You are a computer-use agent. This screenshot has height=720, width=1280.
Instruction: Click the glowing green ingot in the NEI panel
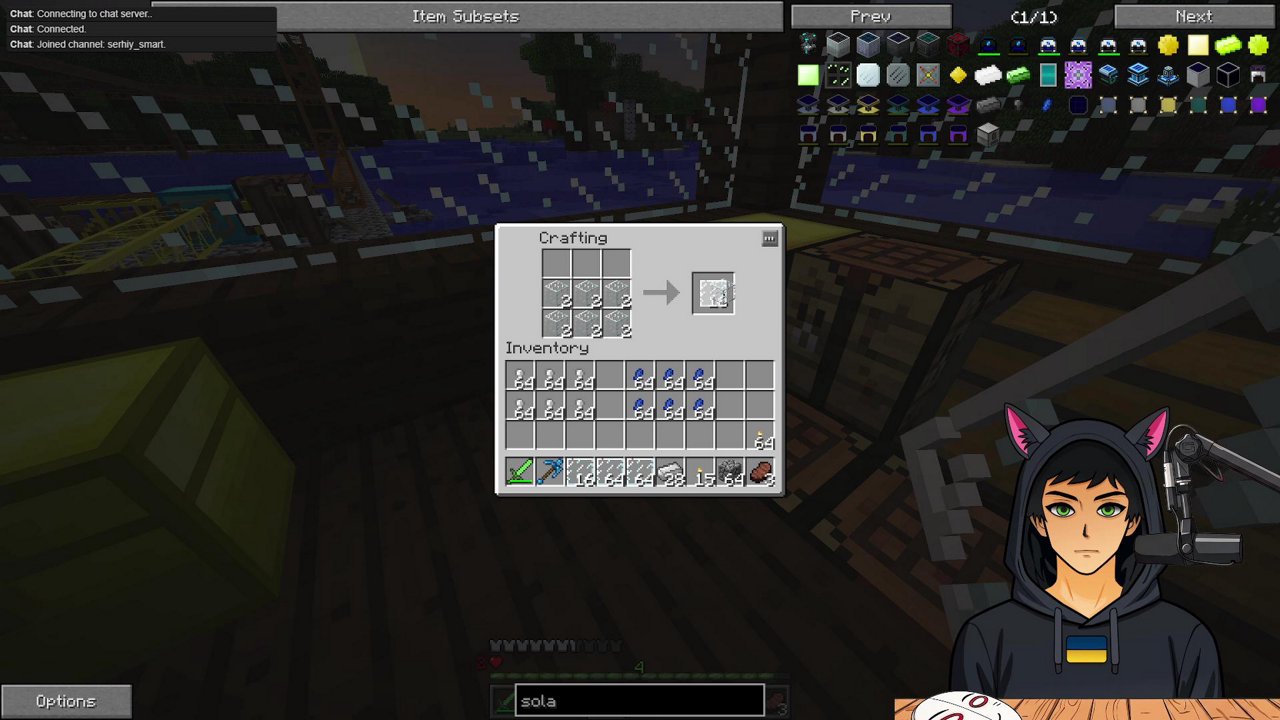pyautogui.click(x=1018, y=75)
